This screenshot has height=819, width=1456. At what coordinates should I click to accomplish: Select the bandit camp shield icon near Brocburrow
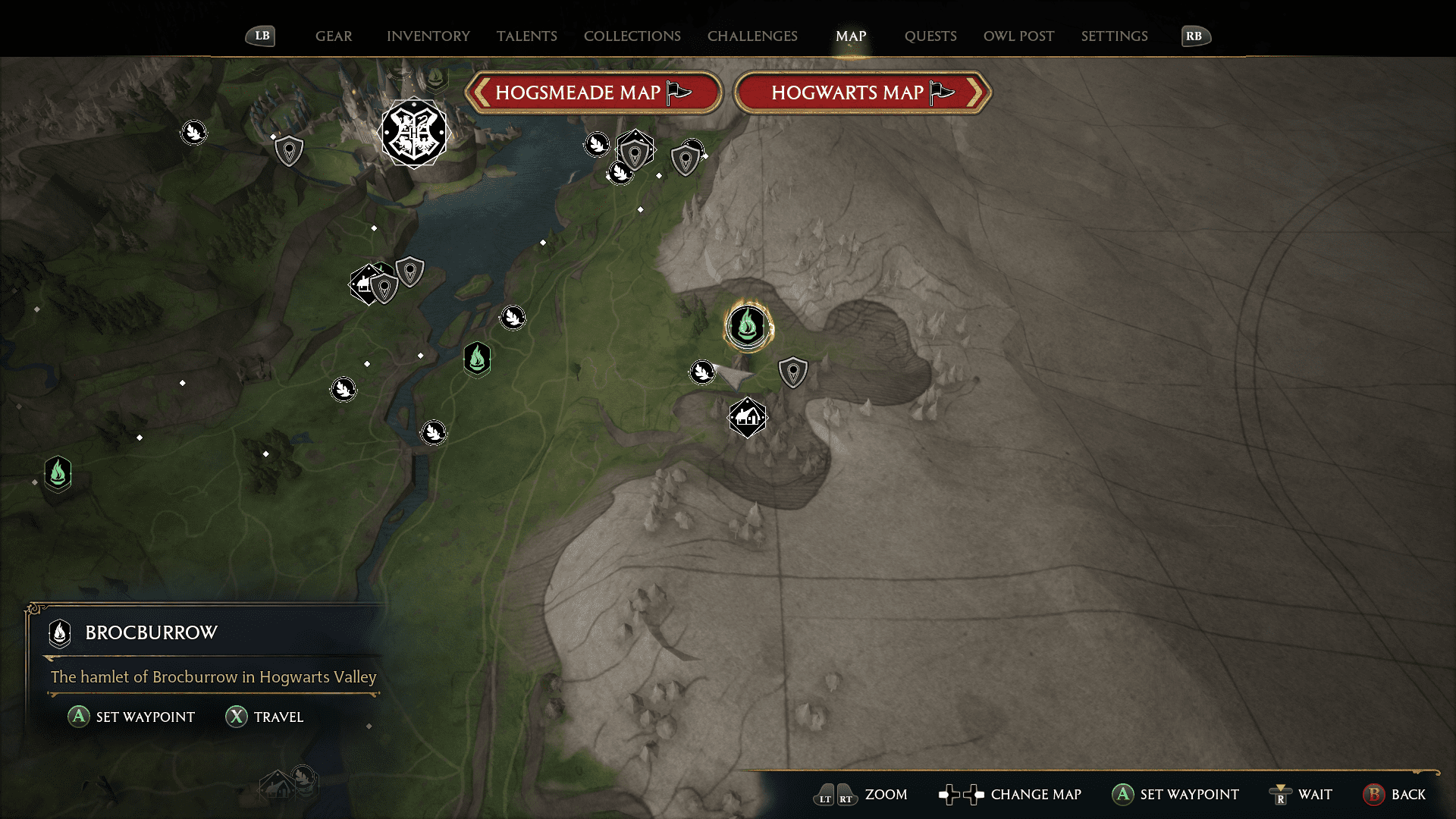click(x=792, y=372)
